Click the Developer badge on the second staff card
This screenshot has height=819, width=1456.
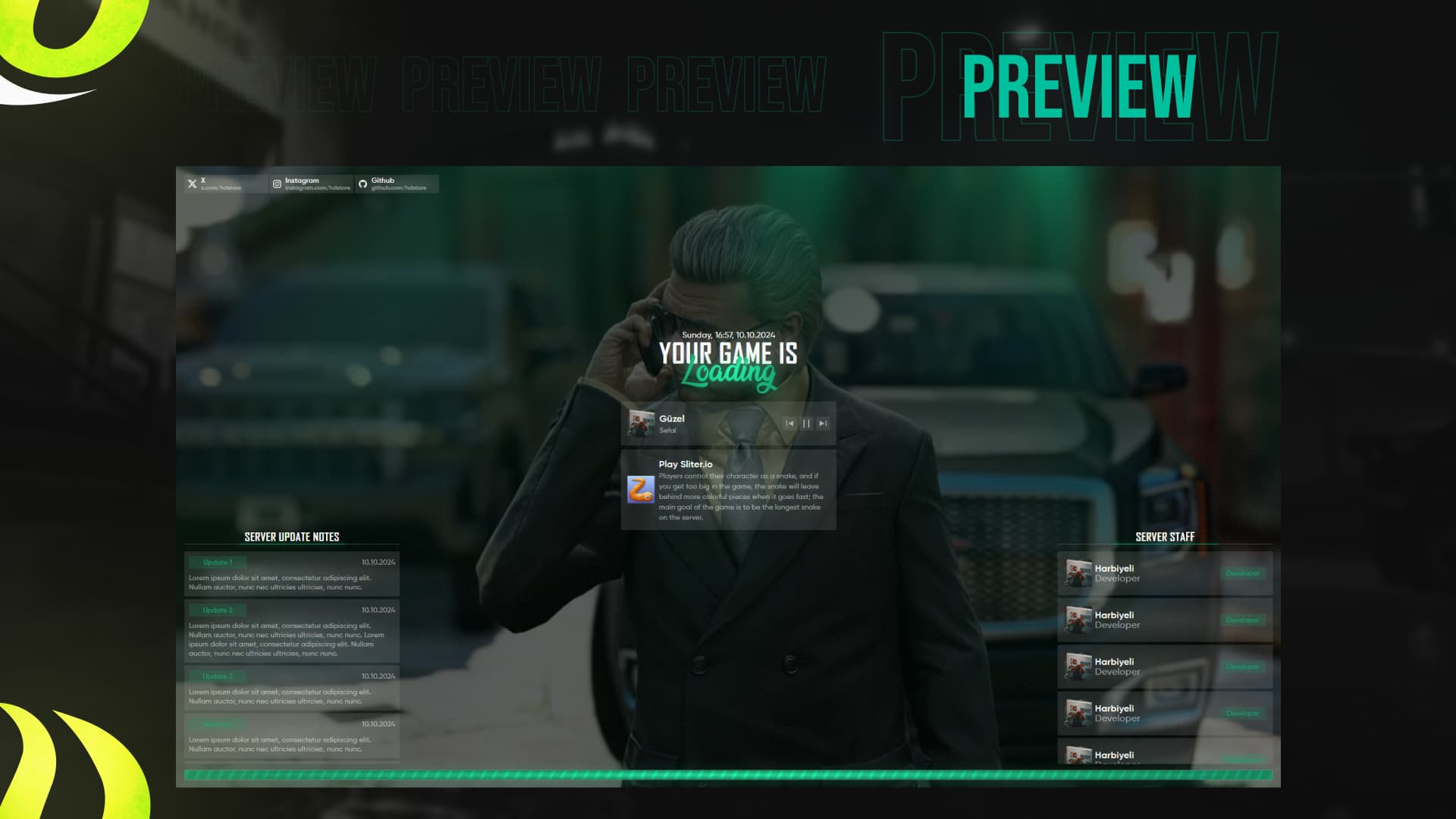[x=1242, y=620]
